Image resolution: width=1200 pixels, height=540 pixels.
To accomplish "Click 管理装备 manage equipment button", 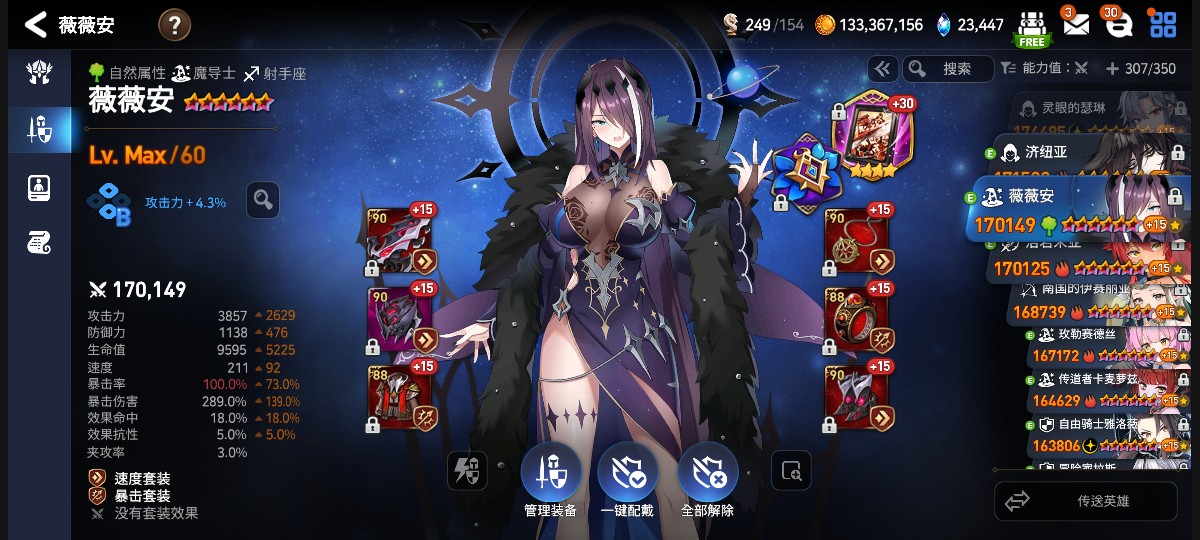I will point(550,478).
